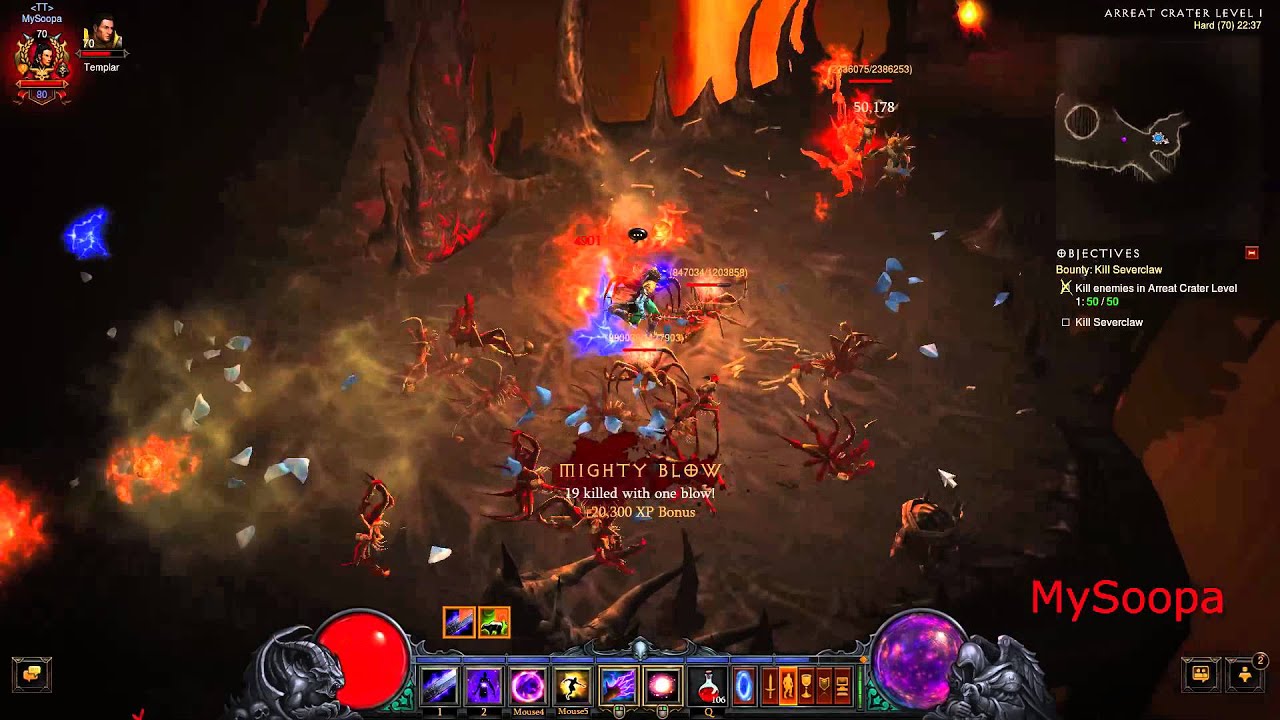The image size is (1280, 720).
Task: Open the game menu computer button
Action: (x=842, y=687)
